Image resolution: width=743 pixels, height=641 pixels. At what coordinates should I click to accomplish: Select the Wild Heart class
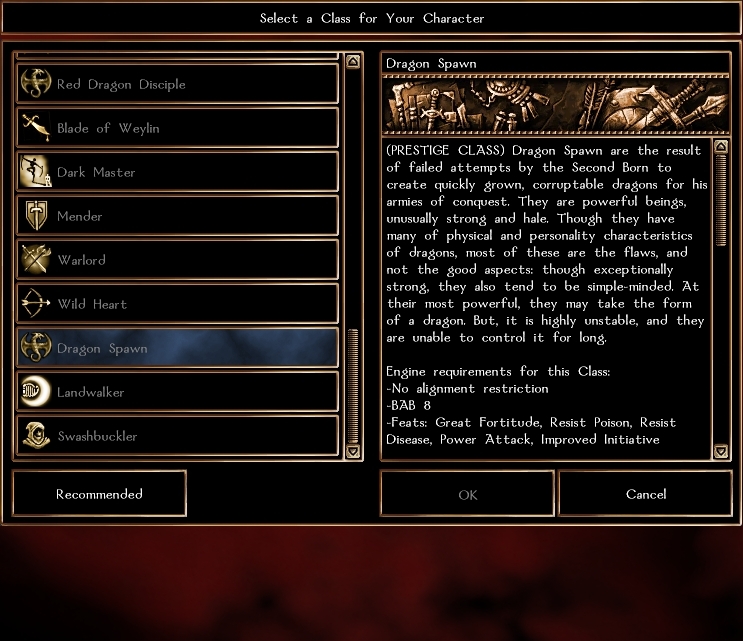(x=178, y=304)
